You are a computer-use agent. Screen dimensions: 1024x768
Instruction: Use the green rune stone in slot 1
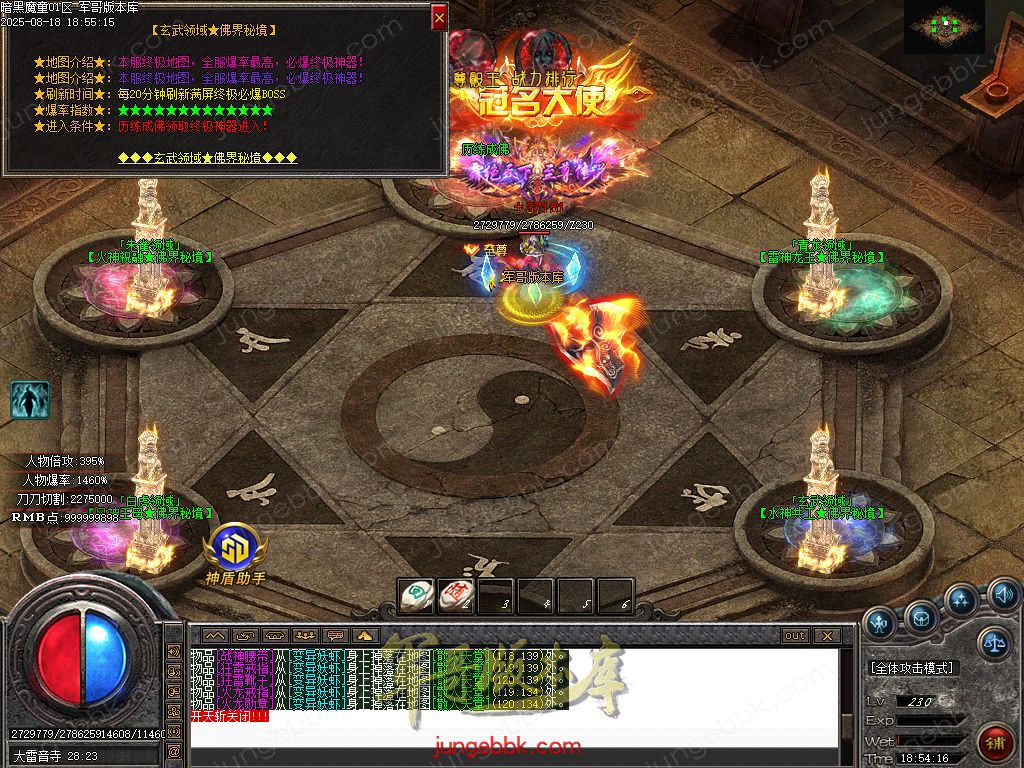pos(415,596)
